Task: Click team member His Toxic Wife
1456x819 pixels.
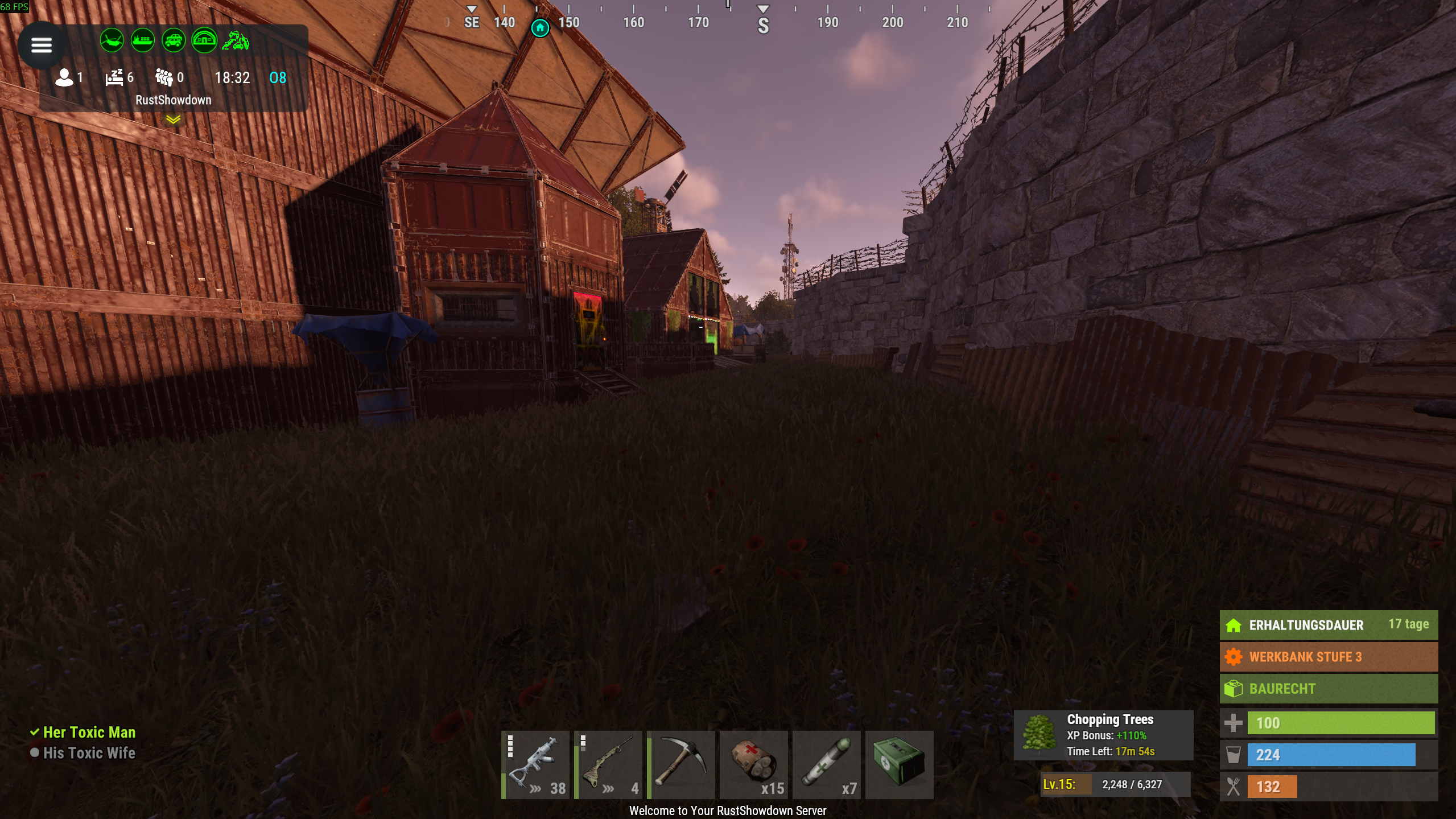Action: pyautogui.click(x=89, y=753)
